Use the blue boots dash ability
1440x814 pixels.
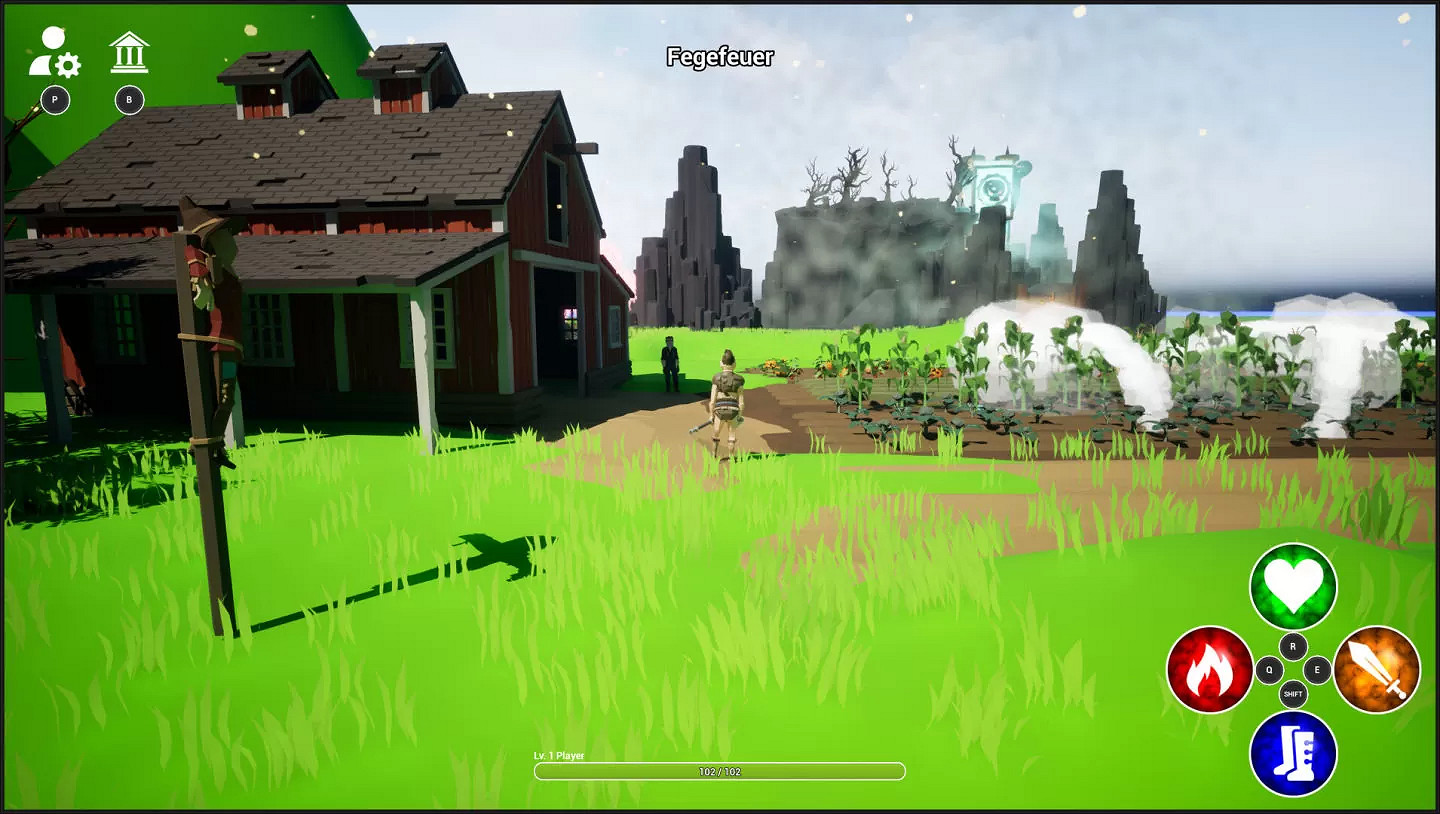(1293, 754)
